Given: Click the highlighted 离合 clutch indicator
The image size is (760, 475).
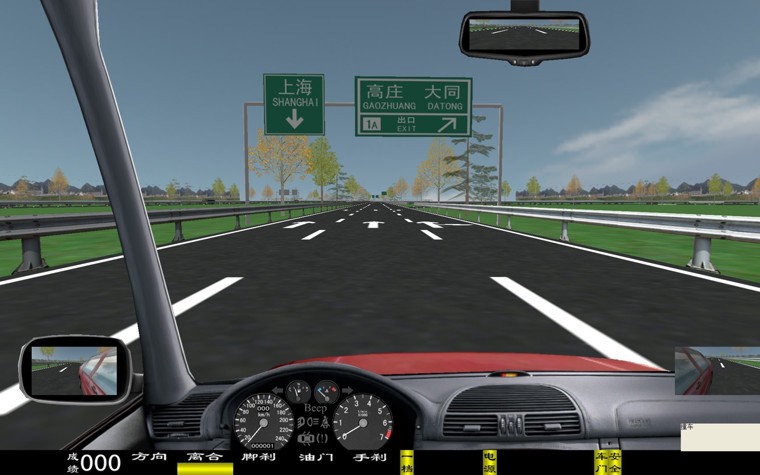Looking at the screenshot, I should click(205, 462).
